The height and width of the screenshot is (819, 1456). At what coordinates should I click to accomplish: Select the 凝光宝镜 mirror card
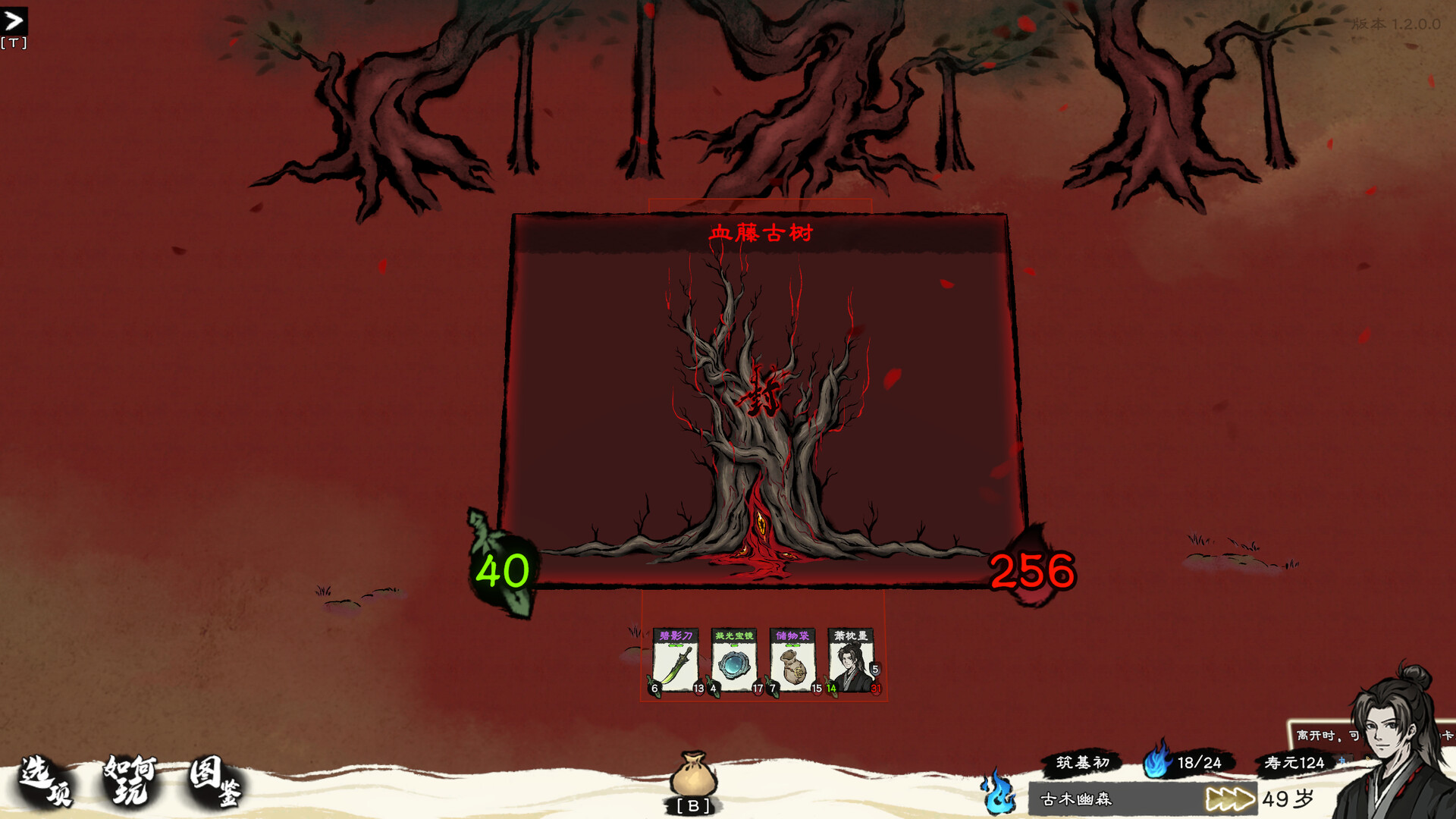click(x=734, y=661)
